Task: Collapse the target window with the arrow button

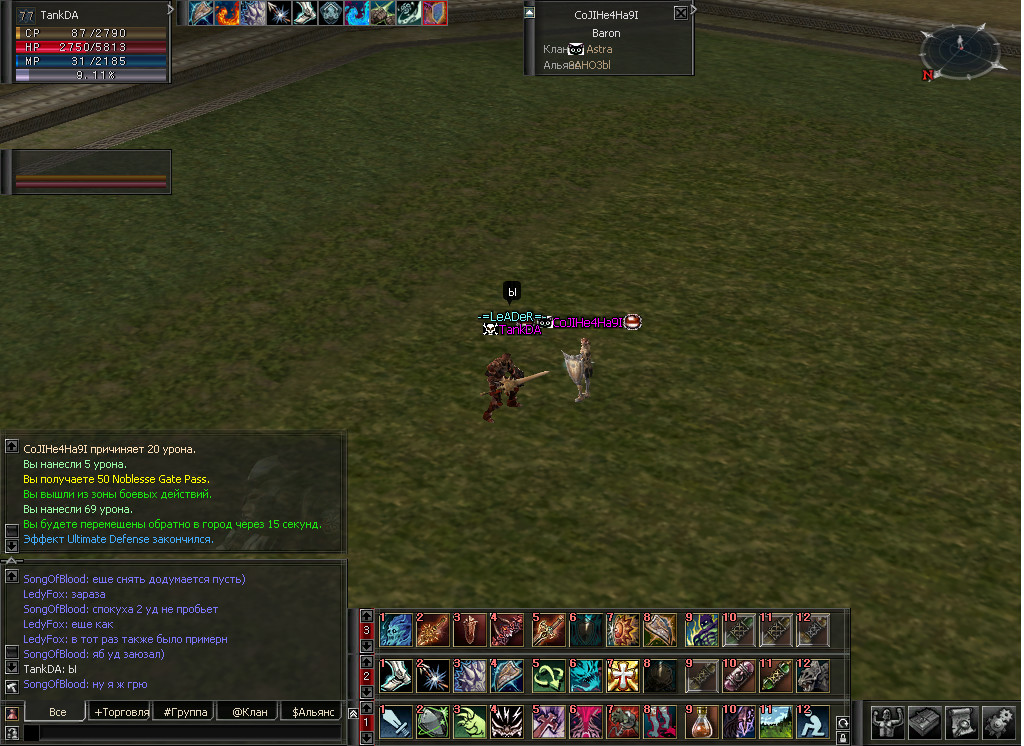Action: click(x=529, y=13)
